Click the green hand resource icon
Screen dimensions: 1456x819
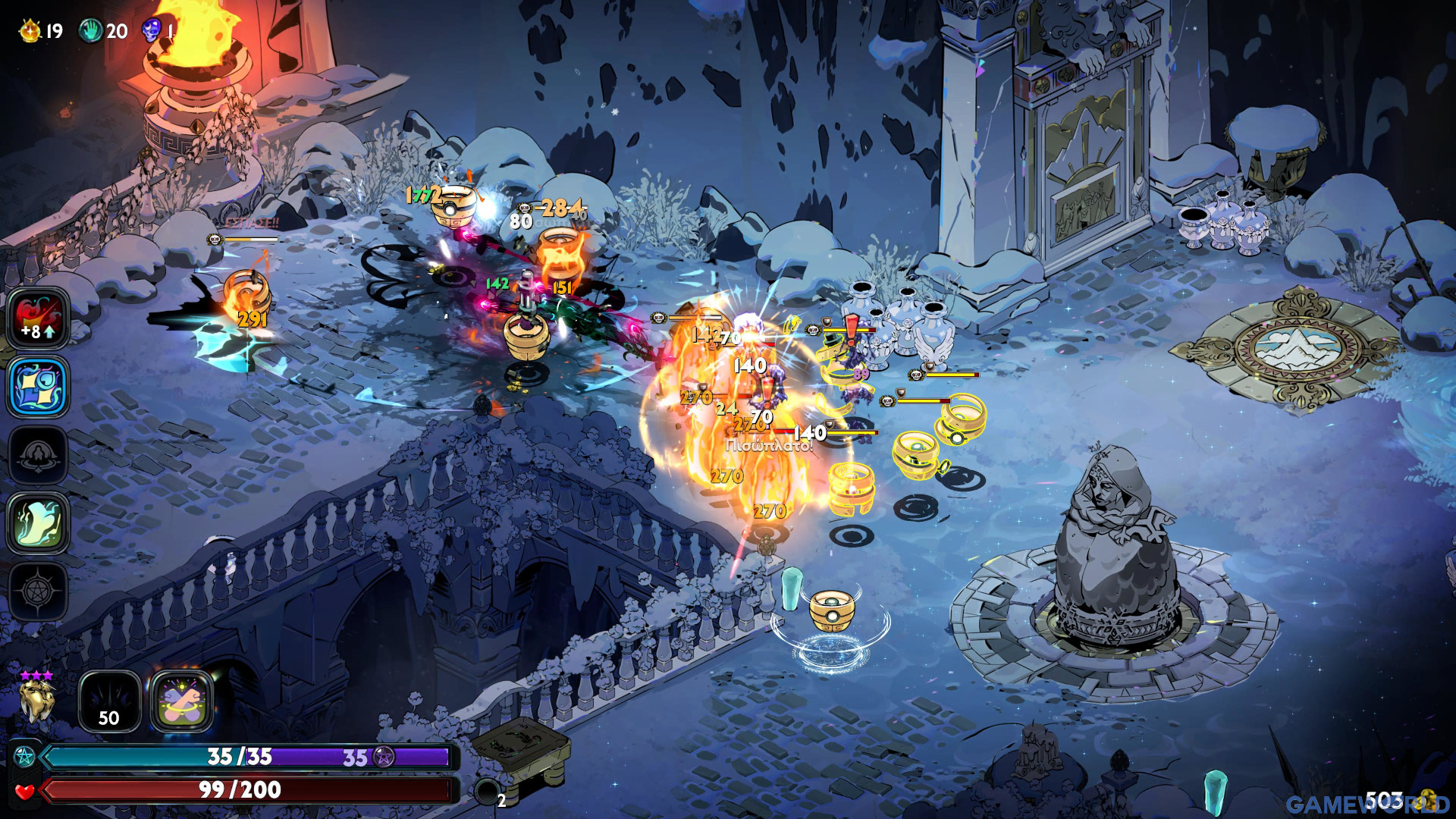(x=90, y=31)
